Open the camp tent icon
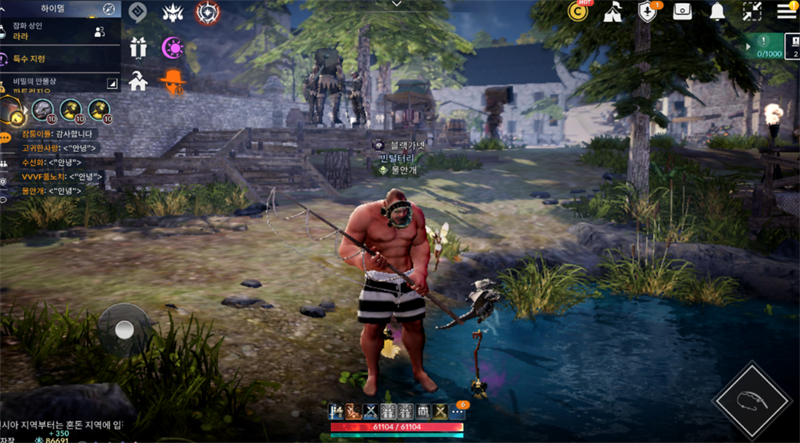 (x=613, y=11)
